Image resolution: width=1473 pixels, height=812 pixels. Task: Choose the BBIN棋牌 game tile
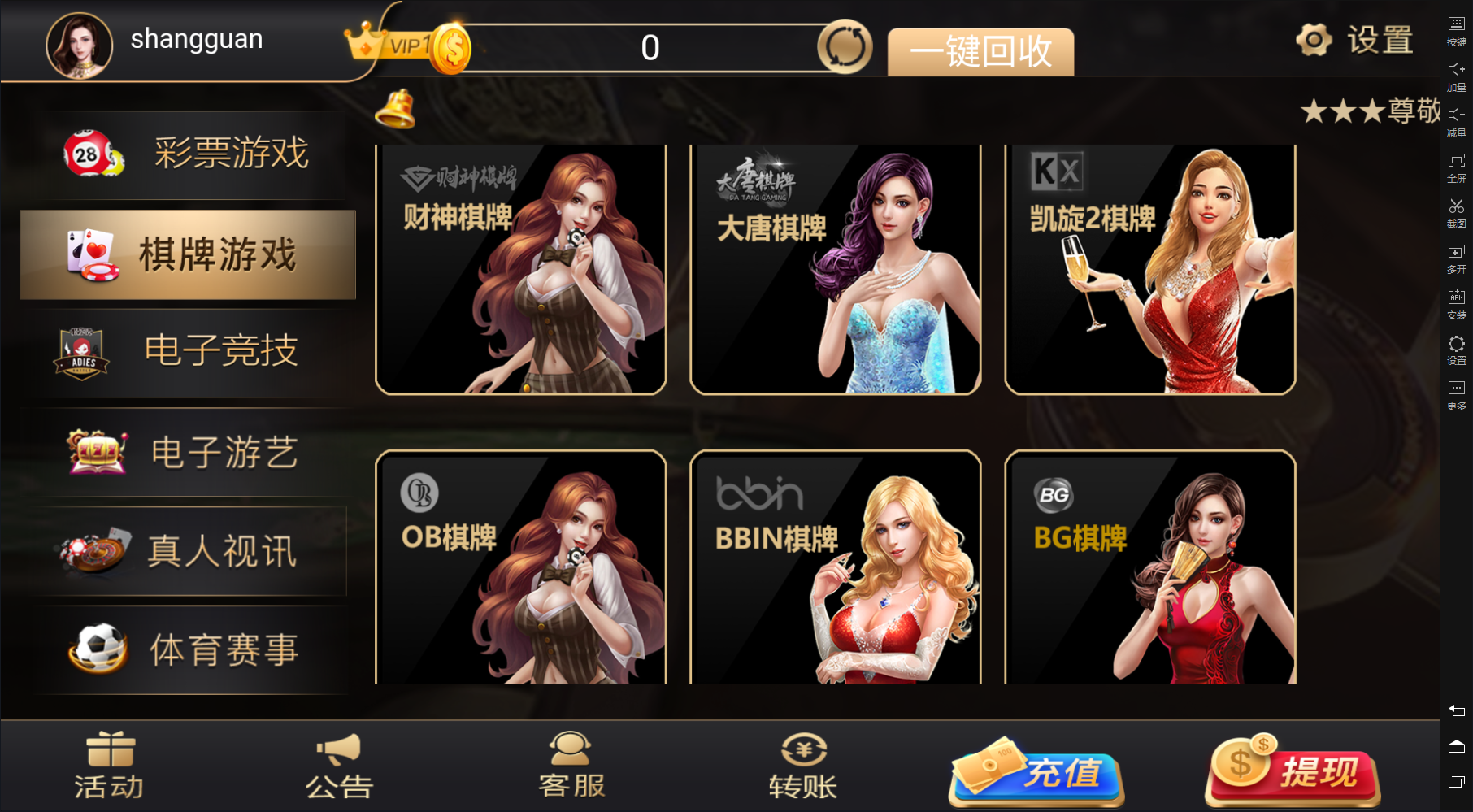(835, 567)
